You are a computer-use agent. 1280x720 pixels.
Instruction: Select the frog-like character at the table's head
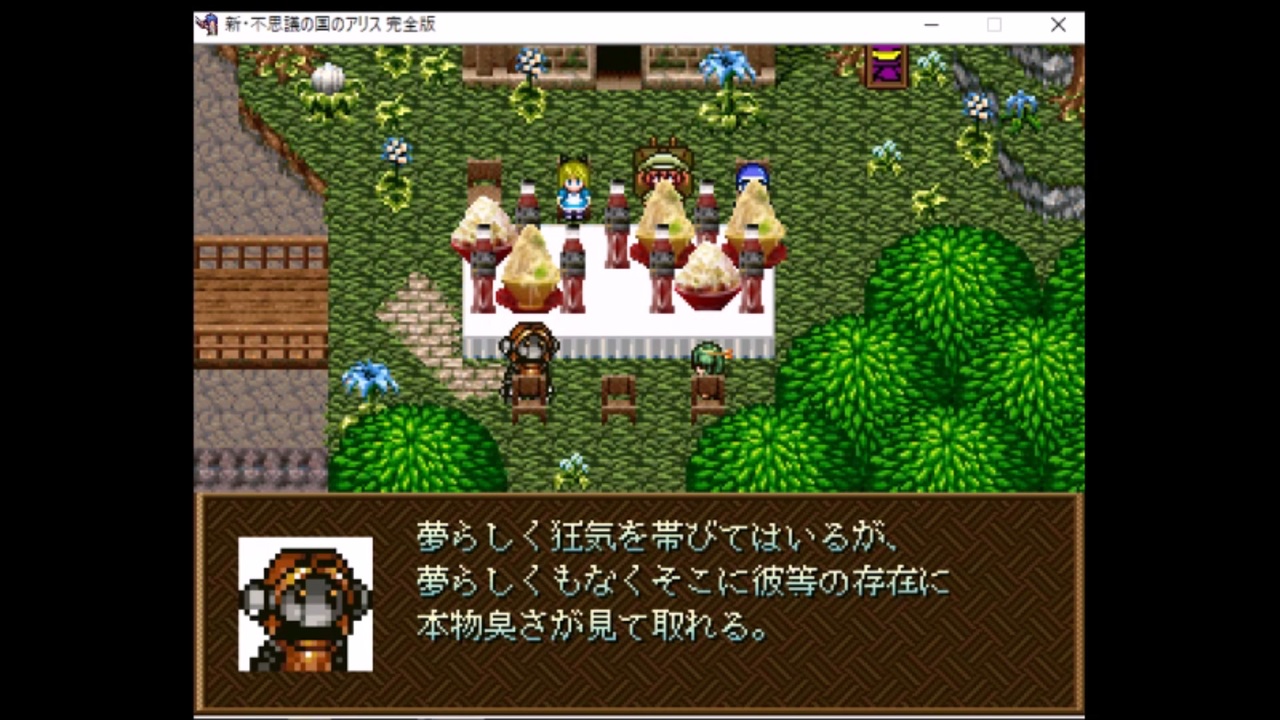tap(665, 165)
